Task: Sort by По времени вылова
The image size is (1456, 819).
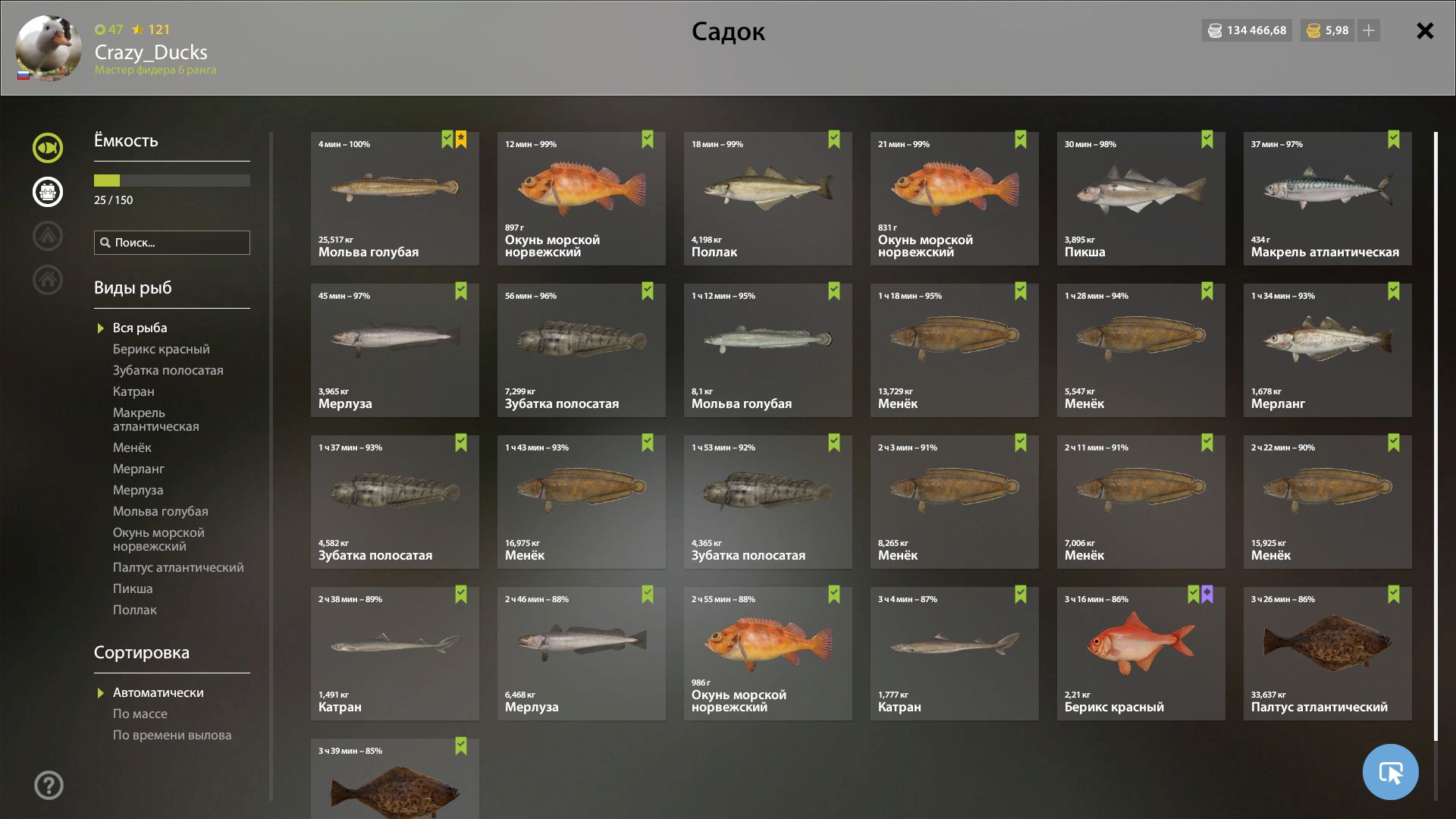Action: tap(172, 735)
